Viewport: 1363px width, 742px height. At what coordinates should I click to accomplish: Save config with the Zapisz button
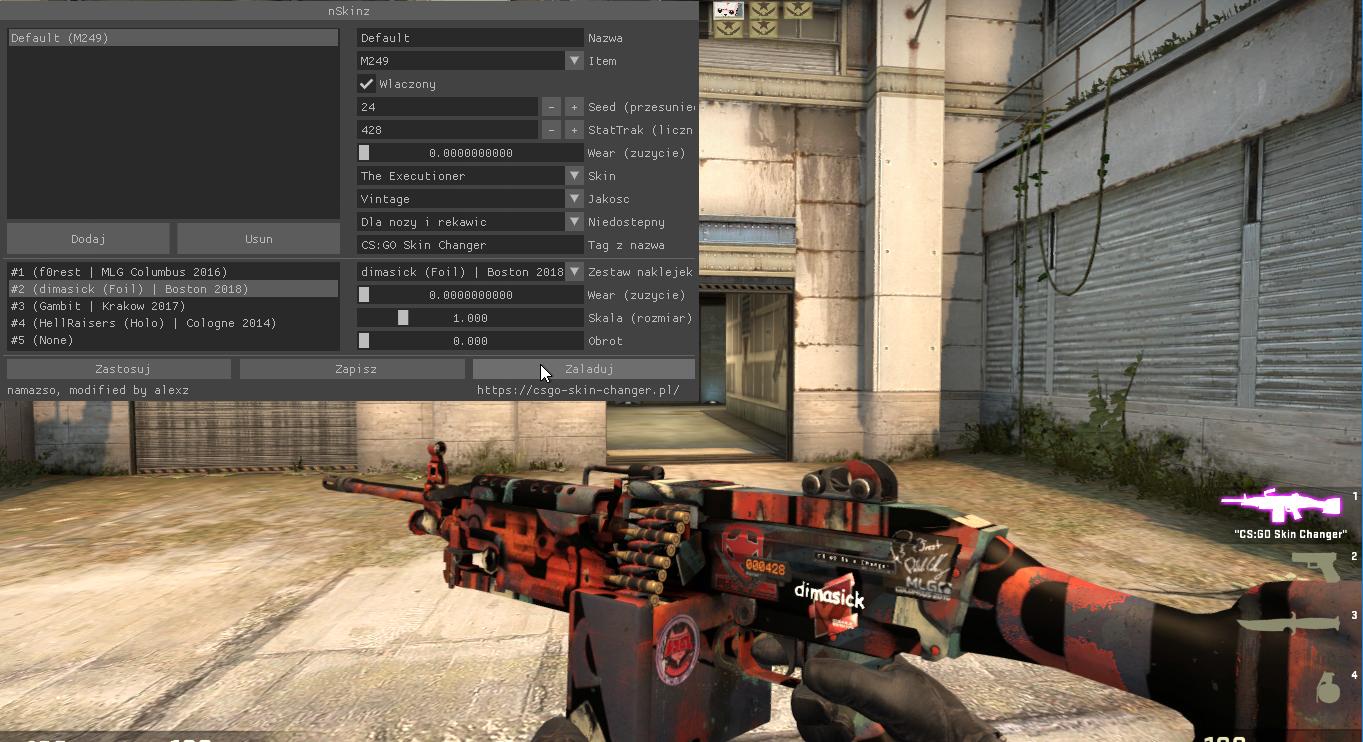355,369
